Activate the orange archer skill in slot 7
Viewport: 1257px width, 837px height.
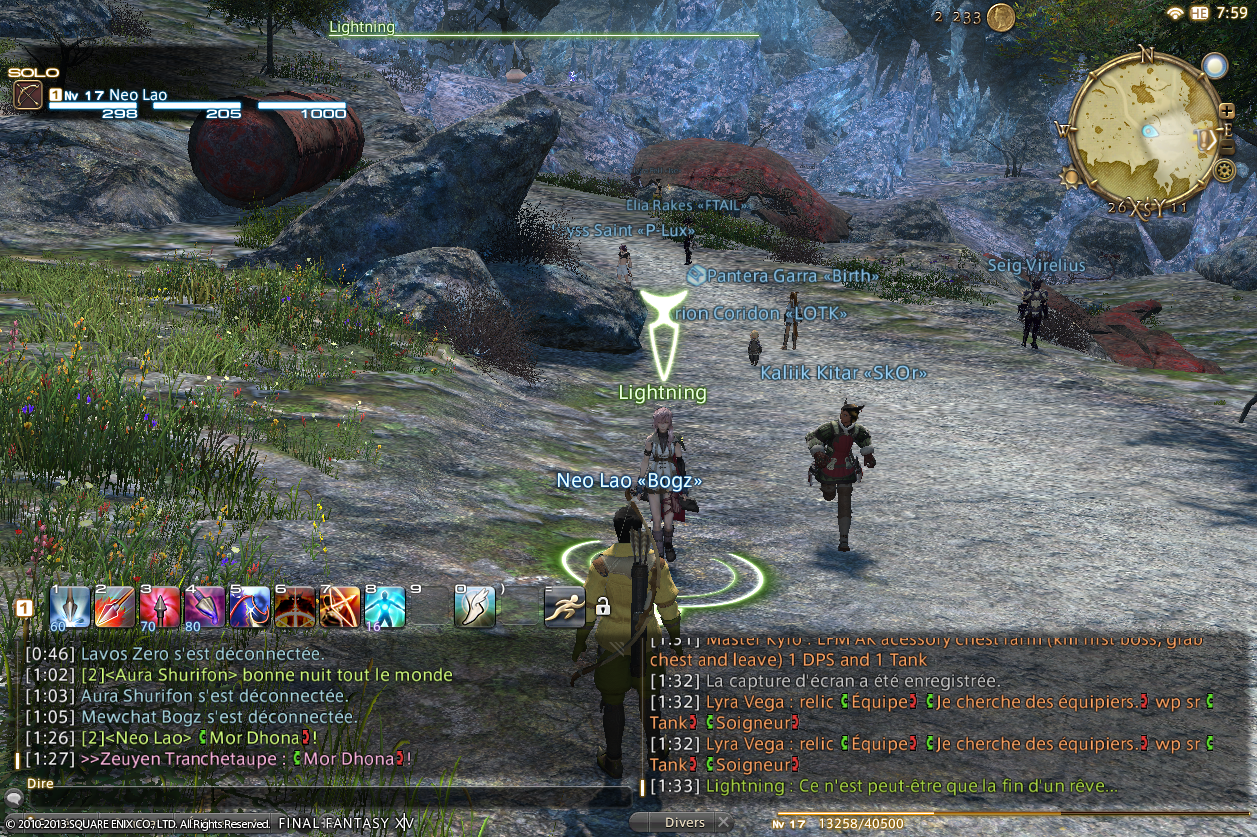coord(340,607)
